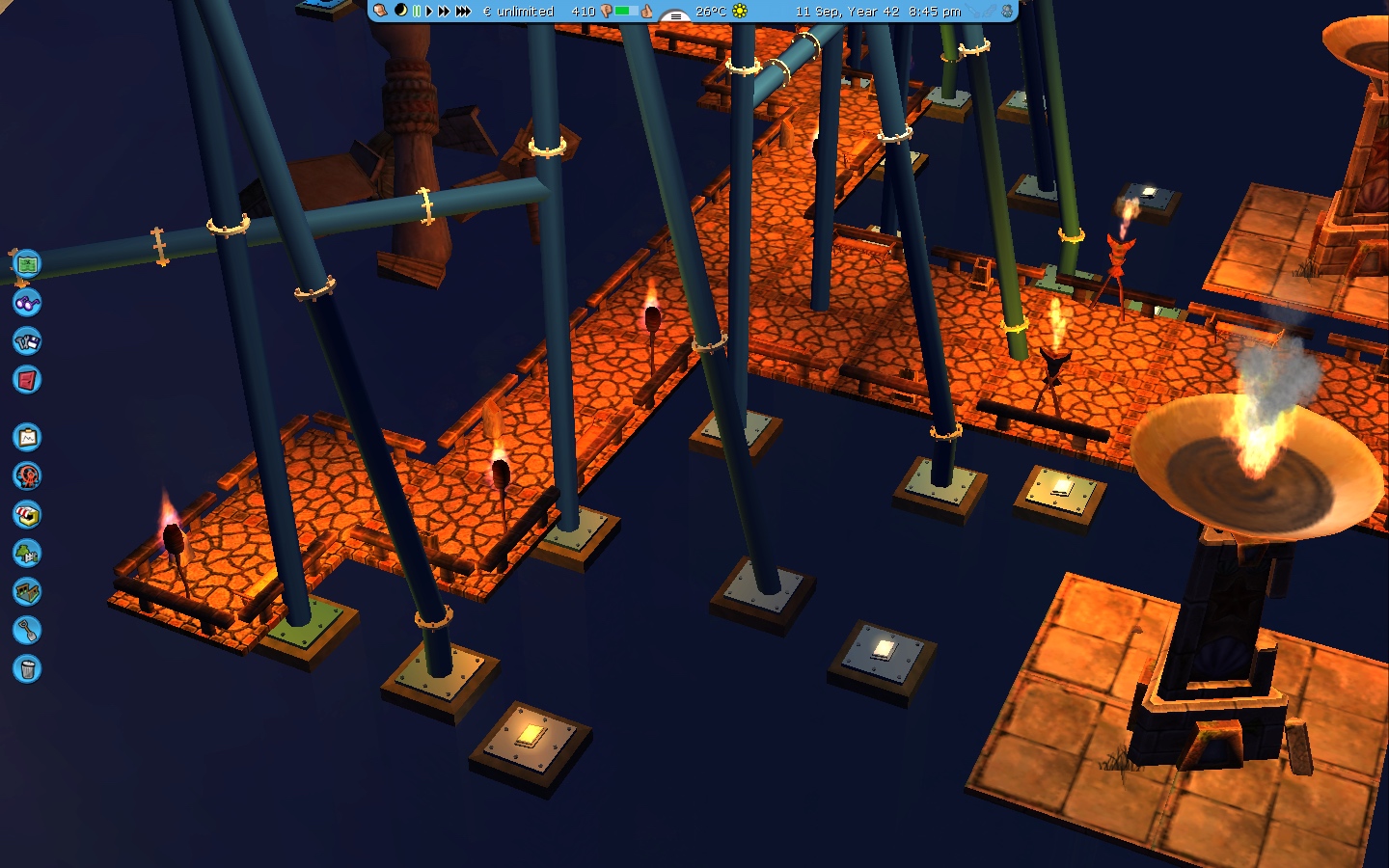Screen dimensions: 1389x868
Task: Open the rides Ferris wheel menu
Action: (x=27, y=476)
